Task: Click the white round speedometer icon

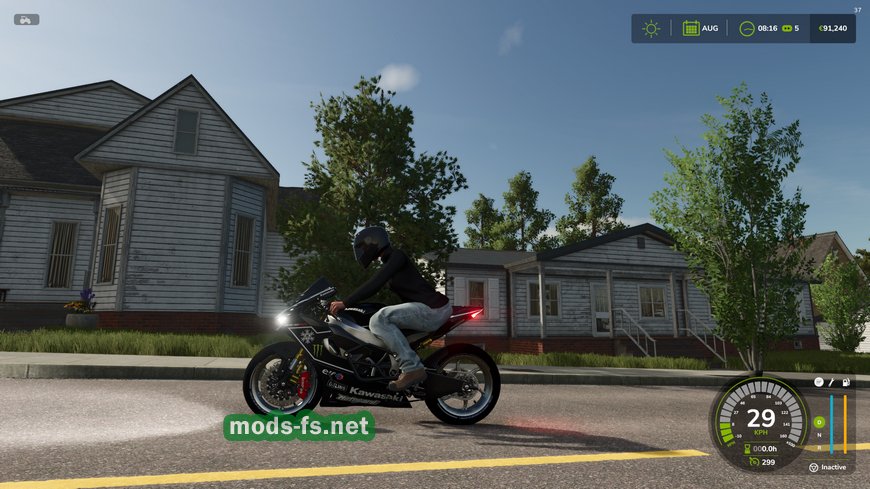Action: click(818, 383)
